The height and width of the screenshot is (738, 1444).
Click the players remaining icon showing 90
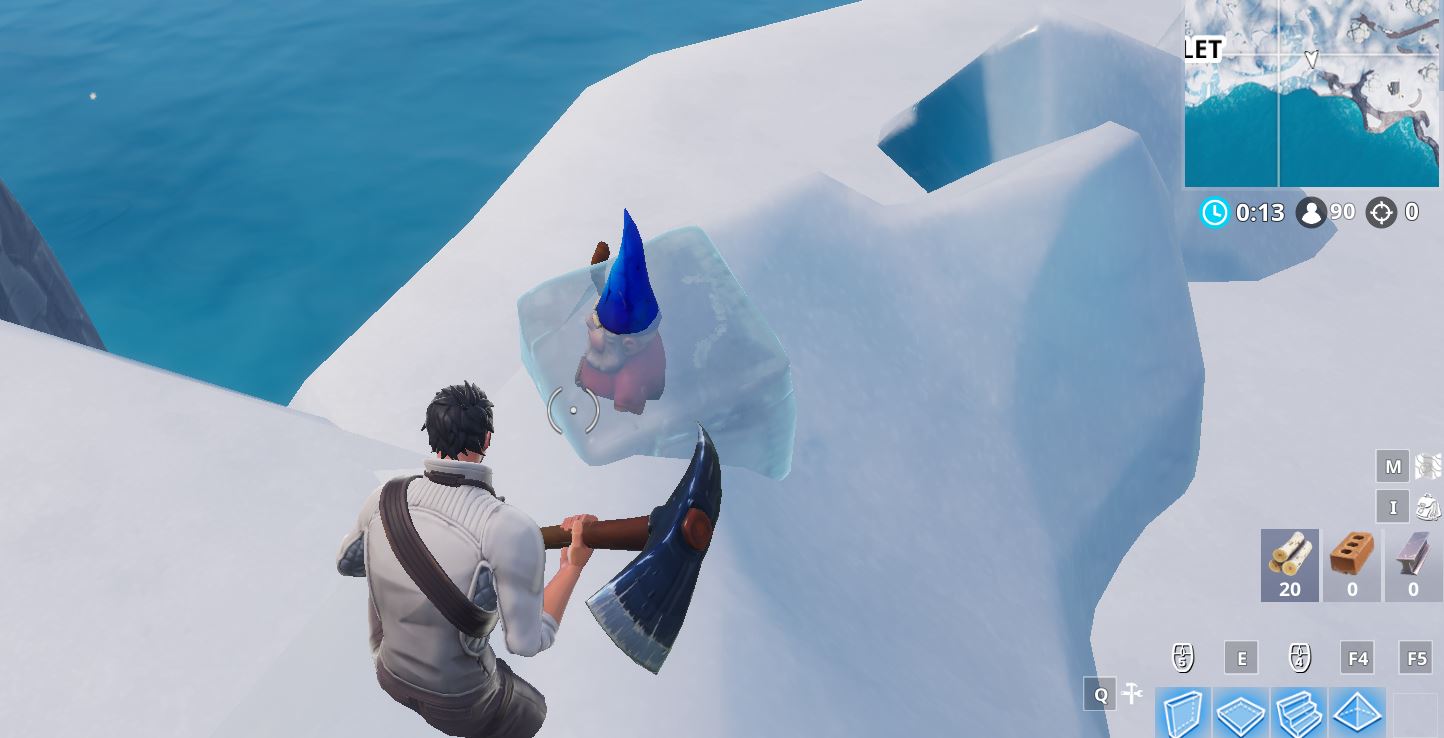[x=1312, y=212]
